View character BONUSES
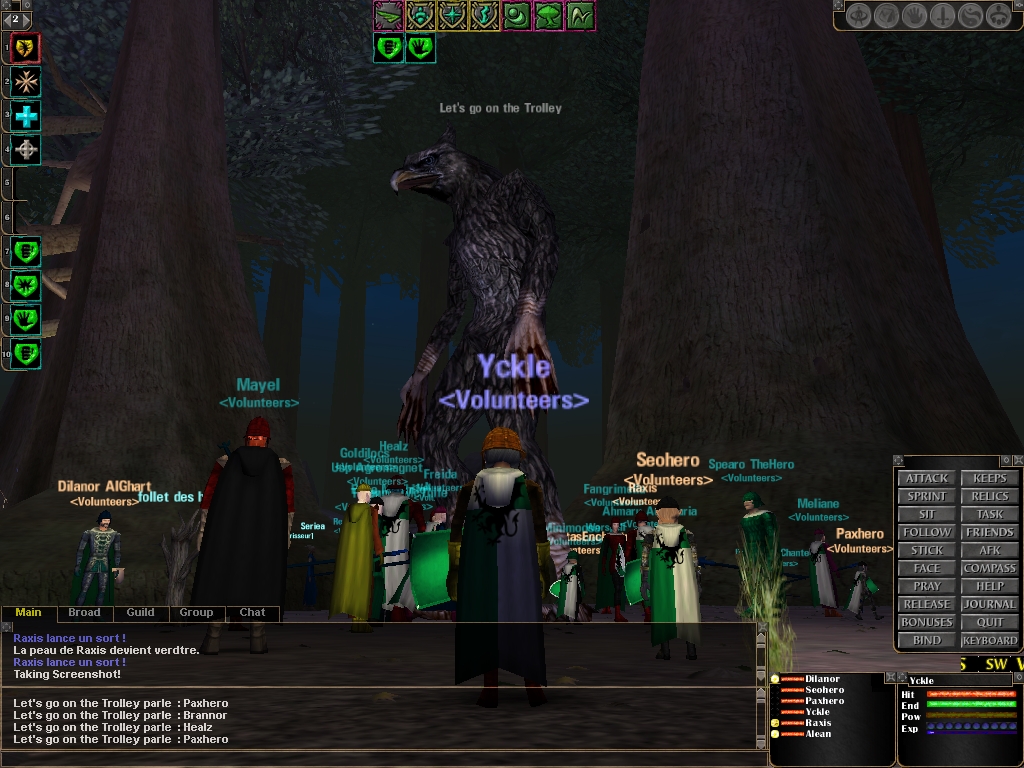 pos(927,622)
